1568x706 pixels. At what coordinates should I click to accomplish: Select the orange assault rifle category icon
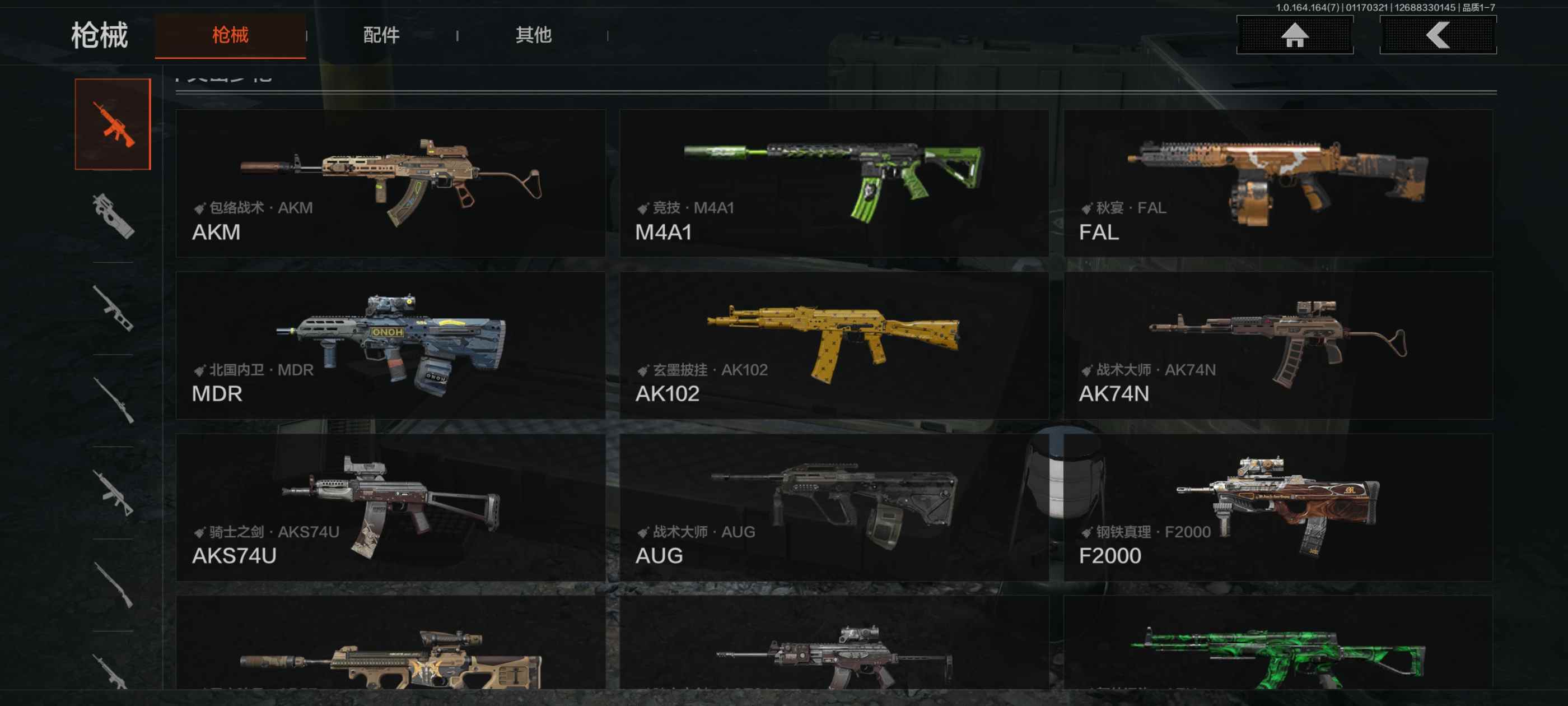tap(113, 124)
